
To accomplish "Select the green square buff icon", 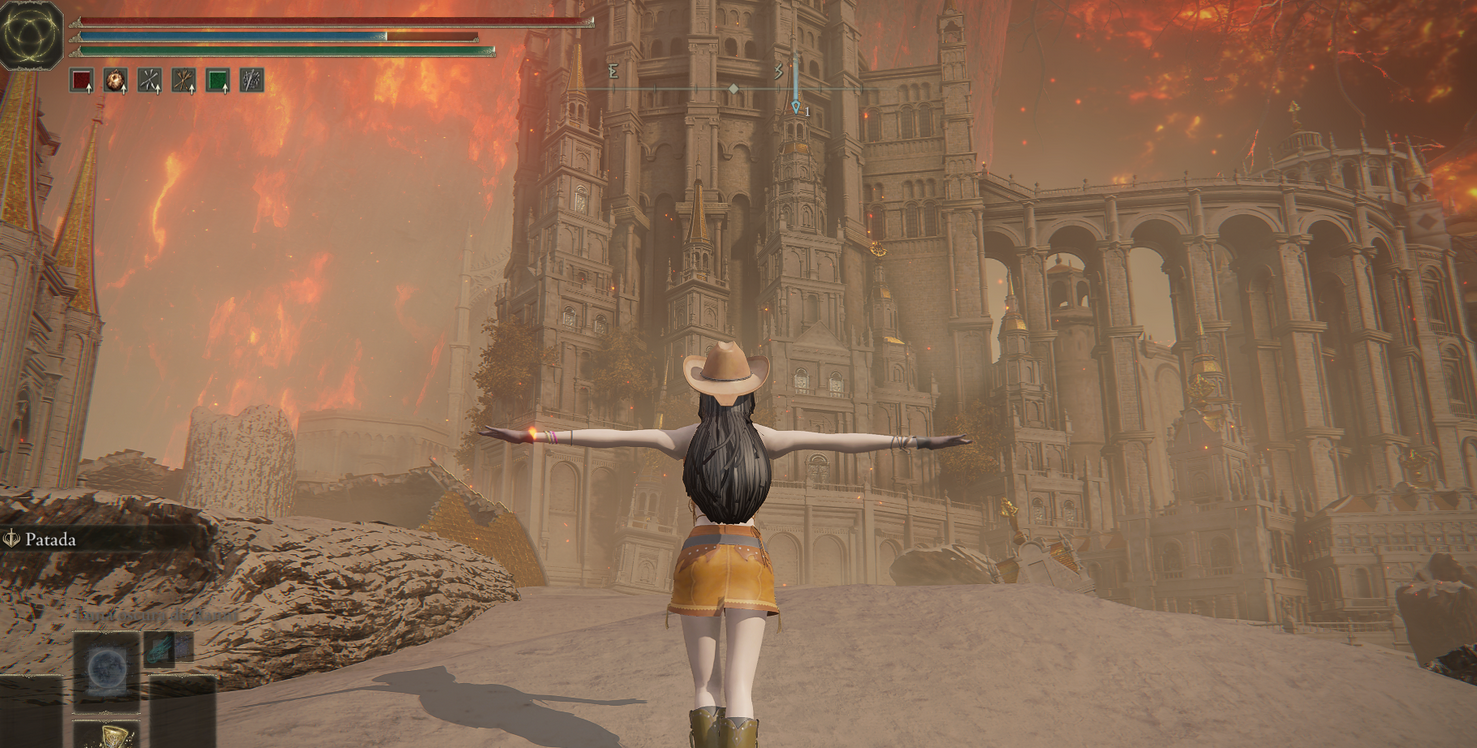I will [218, 80].
